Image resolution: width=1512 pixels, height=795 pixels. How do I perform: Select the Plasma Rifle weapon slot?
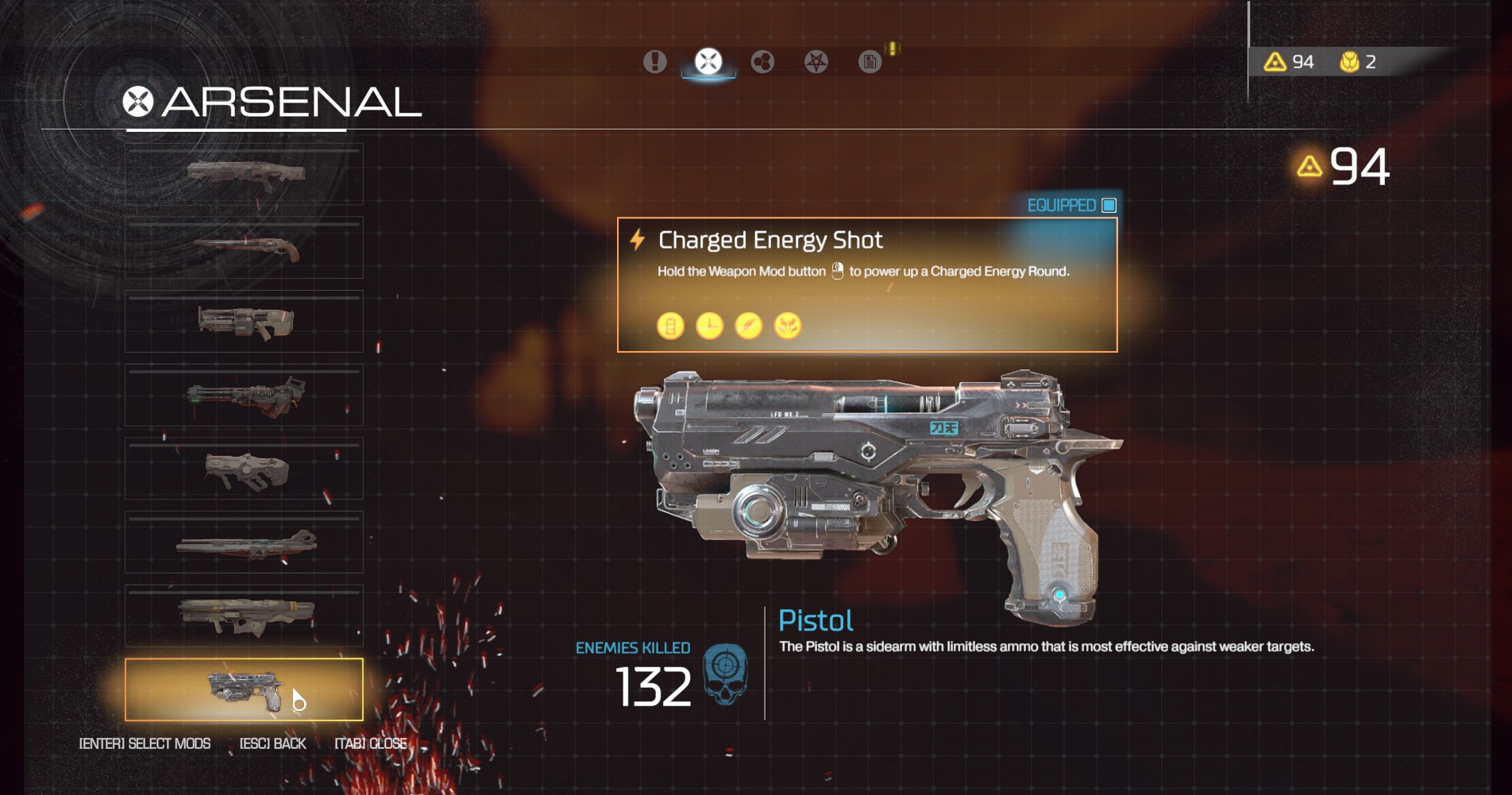coord(244,469)
